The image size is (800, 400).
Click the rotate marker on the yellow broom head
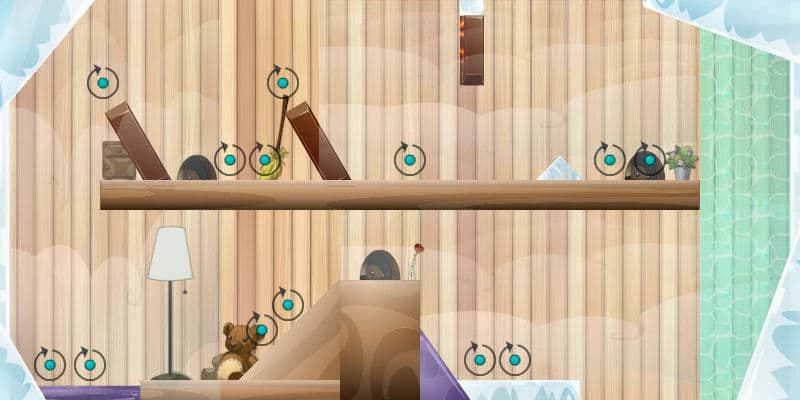pyautogui.click(x=264, y=159)
